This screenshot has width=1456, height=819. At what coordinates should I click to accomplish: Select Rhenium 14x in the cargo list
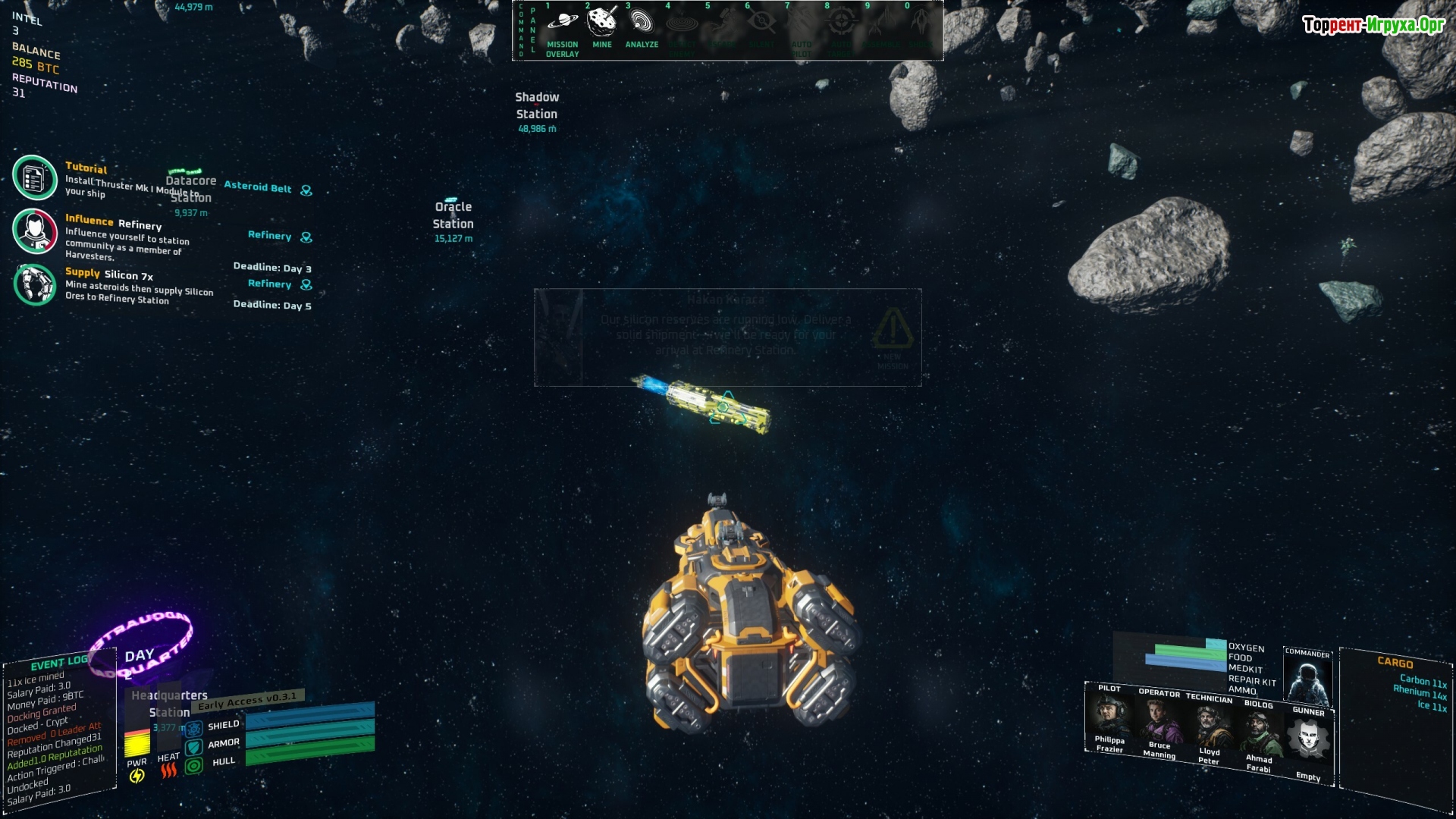1420,692
